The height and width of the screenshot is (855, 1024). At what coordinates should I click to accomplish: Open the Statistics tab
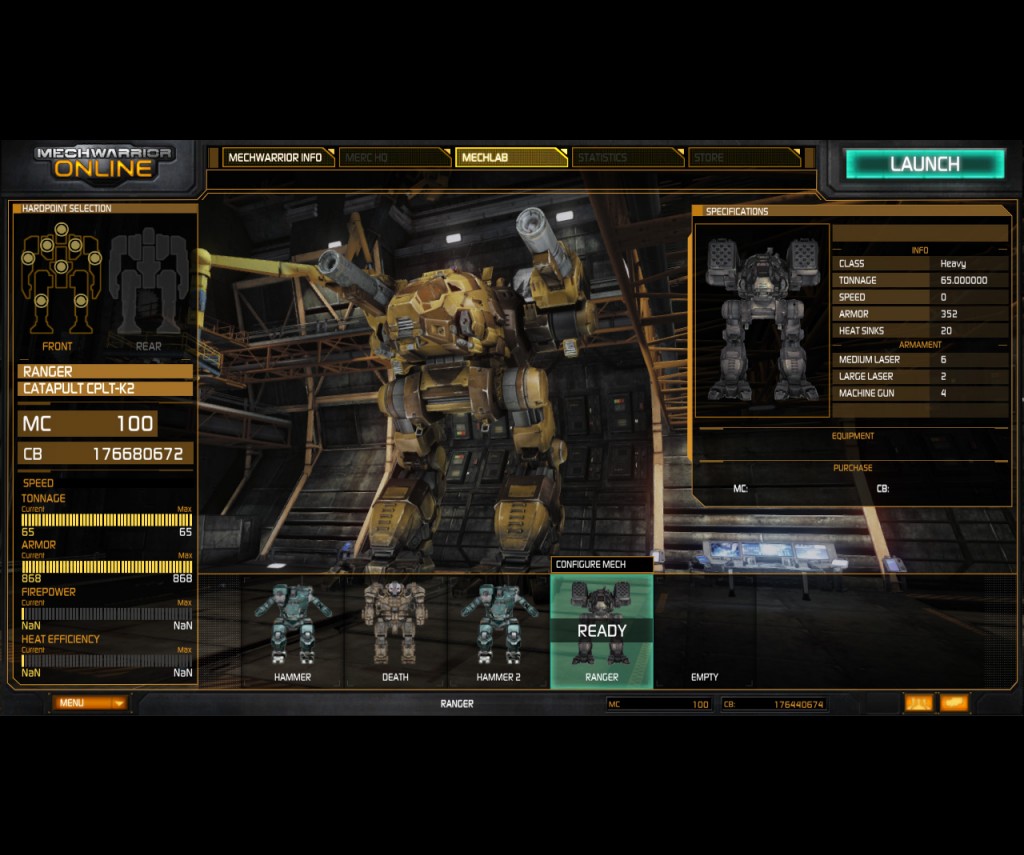tap(627, 157)
